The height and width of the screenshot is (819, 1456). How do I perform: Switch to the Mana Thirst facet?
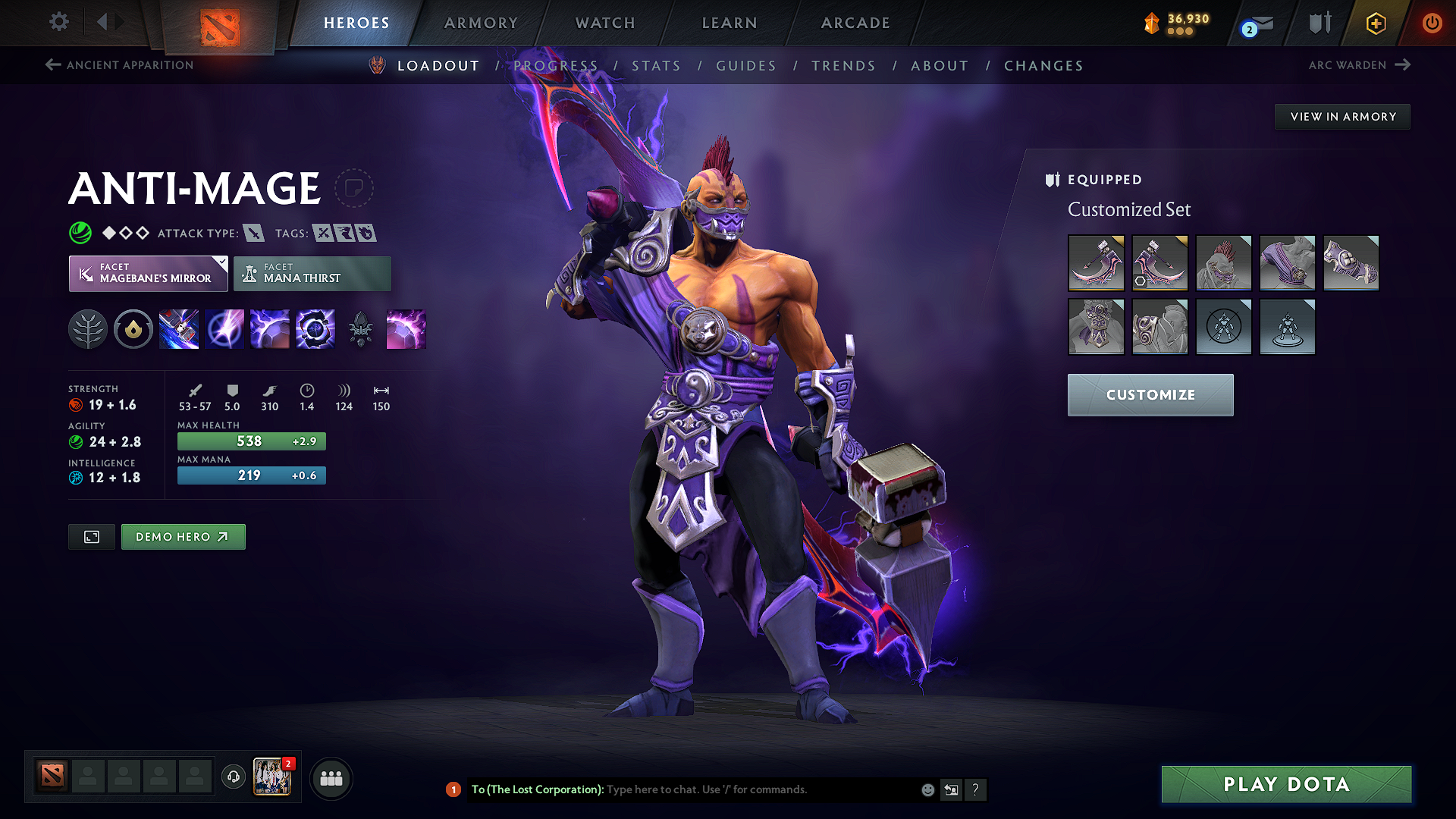(312, 273)
